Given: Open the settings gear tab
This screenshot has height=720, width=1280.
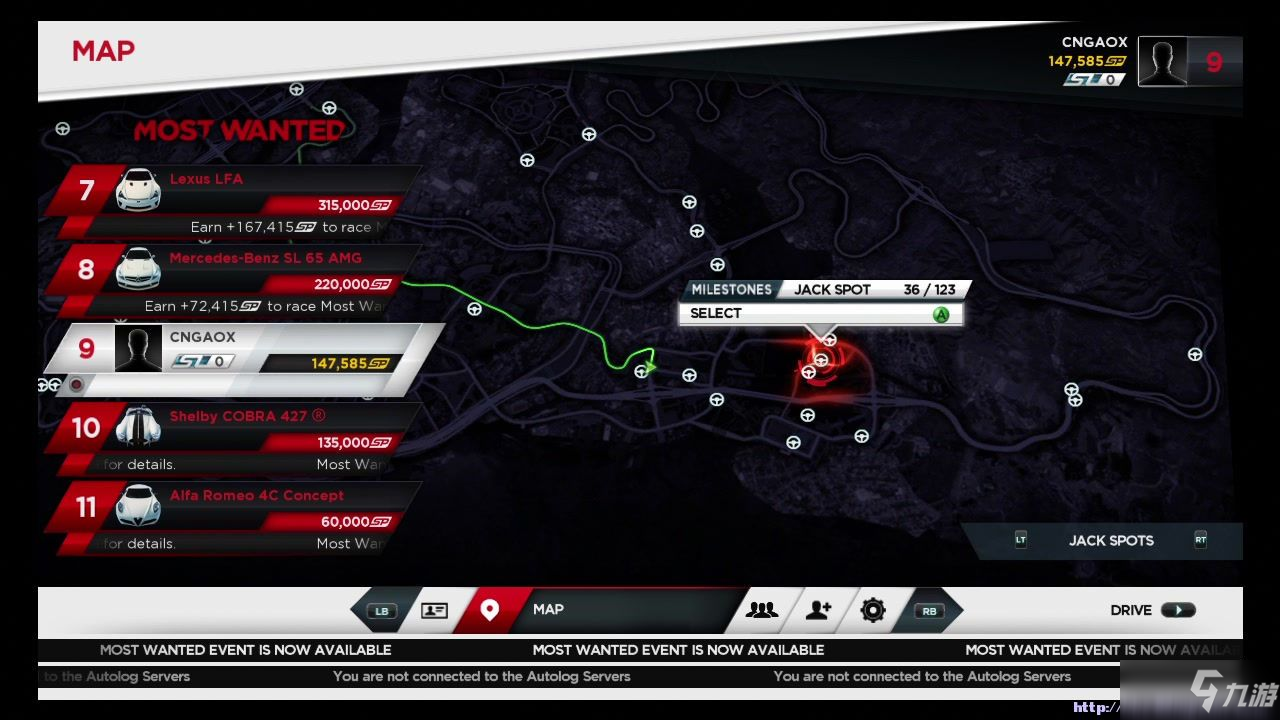Looking at the screenshot, I should tap(873, 610).
